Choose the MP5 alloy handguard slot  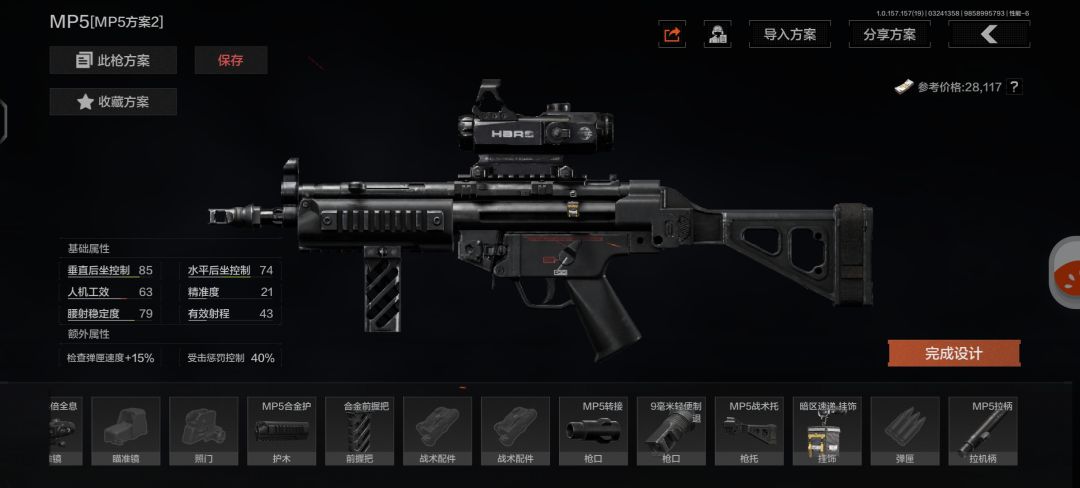[282, 431]
